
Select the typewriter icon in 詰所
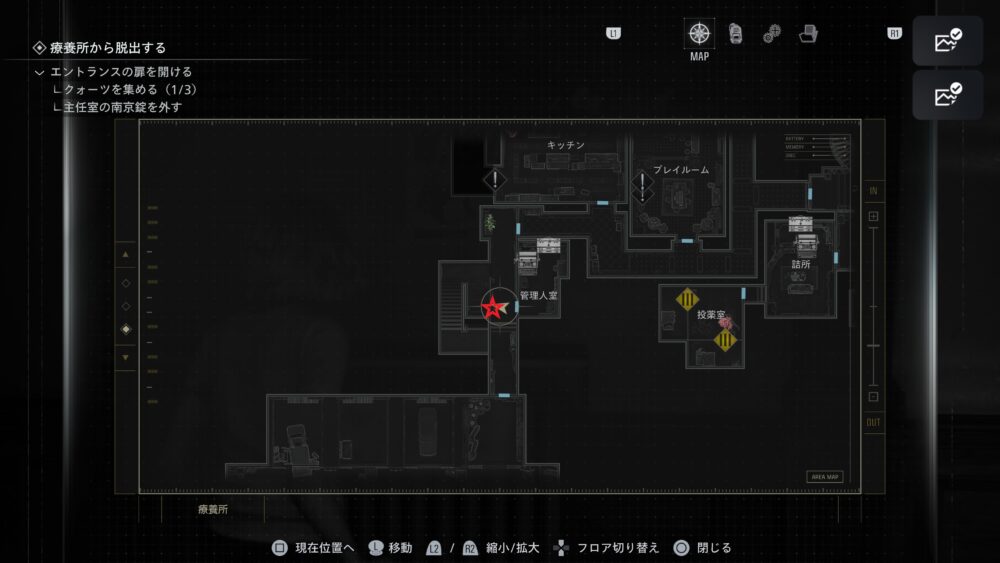pos(800,225)
